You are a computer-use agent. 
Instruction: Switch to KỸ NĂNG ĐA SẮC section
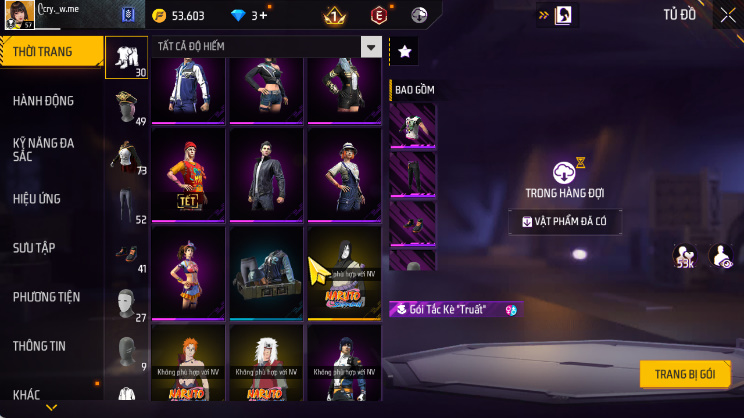point(44,150)
